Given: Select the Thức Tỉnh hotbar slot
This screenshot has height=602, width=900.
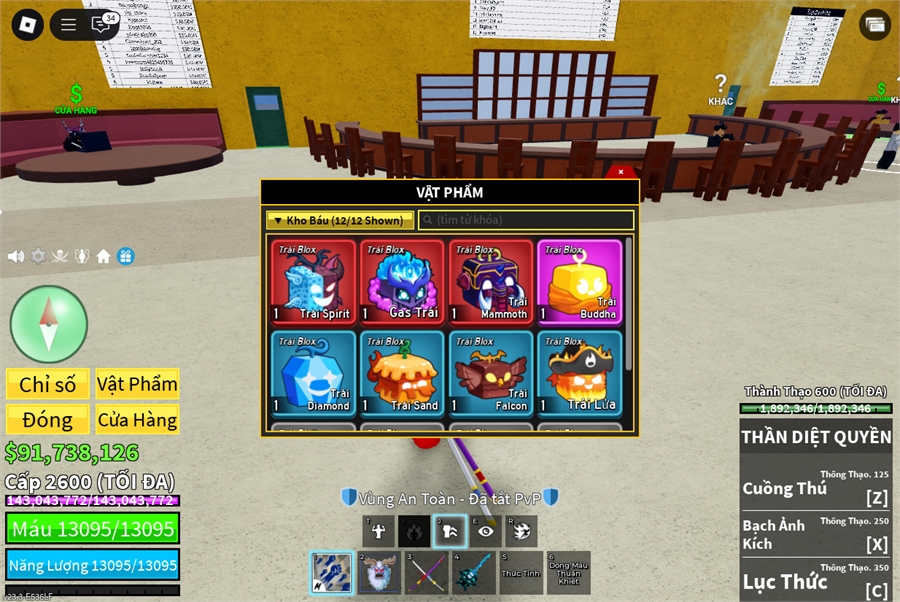Looking at the screenshot, I should coord(520,574).
